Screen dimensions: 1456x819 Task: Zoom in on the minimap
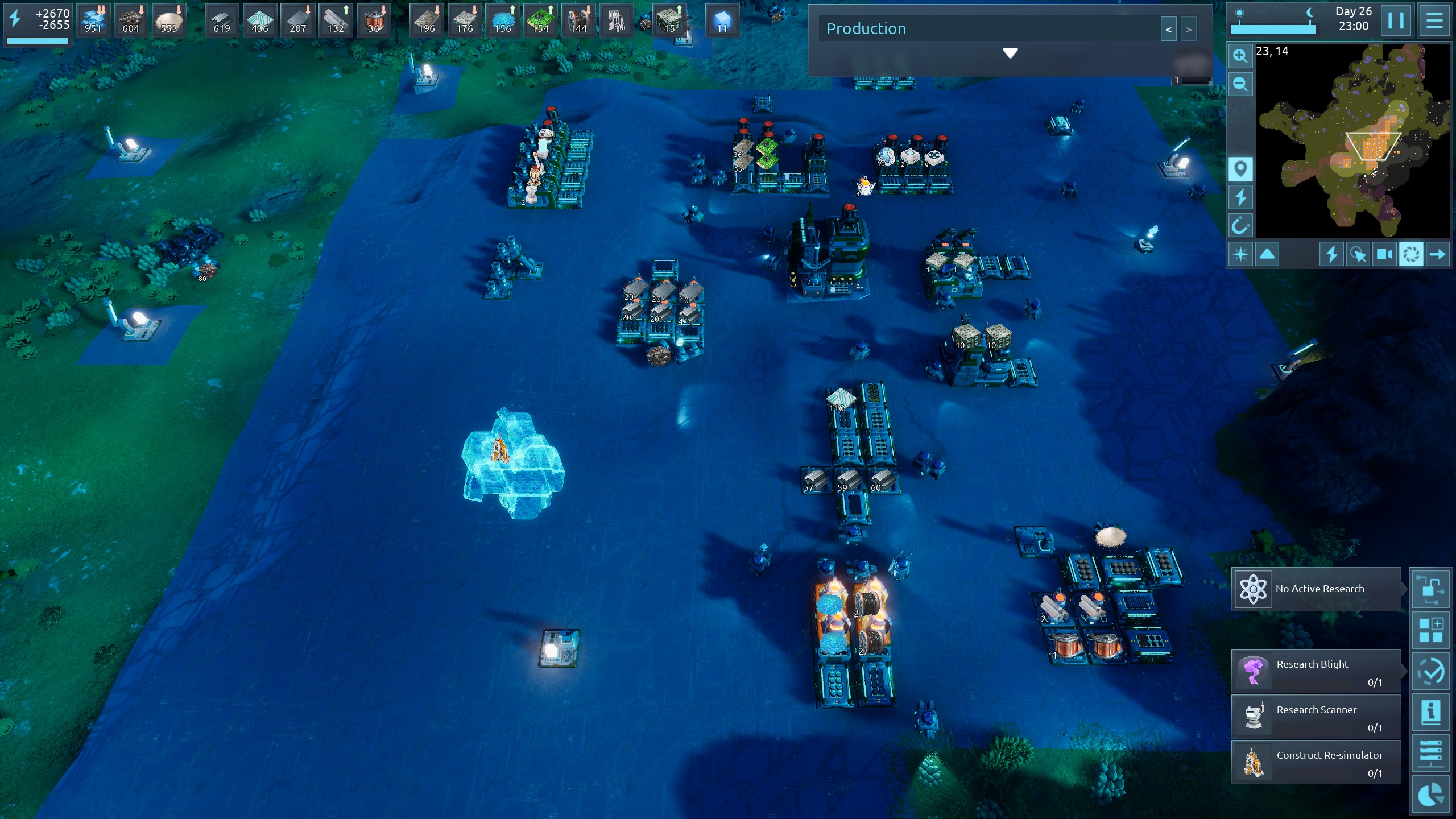tap(1240, 56)
